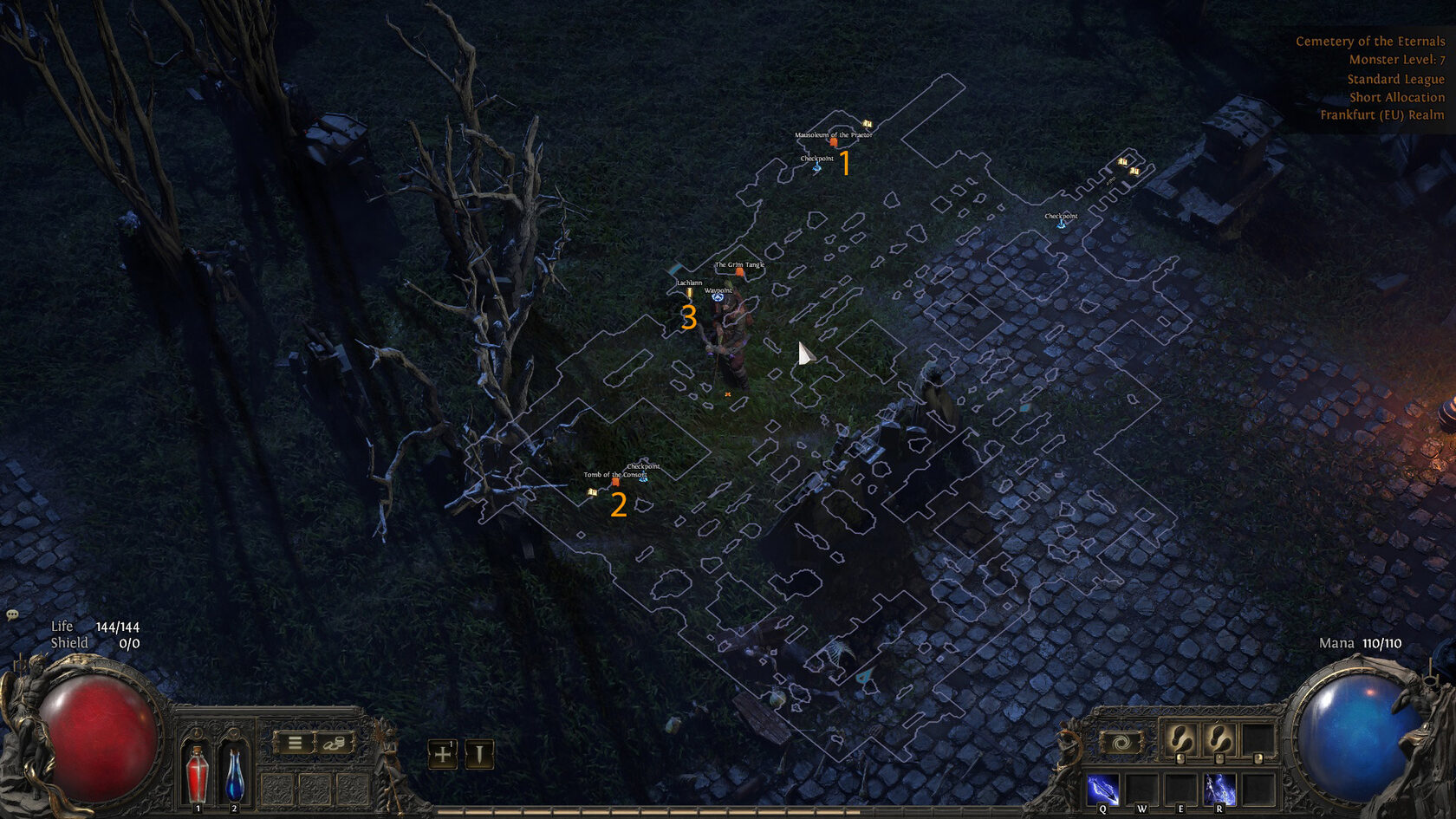Viewport: 1456px width, 819px height.
Task: Open the three-line menu button
Action: point(295,743)
